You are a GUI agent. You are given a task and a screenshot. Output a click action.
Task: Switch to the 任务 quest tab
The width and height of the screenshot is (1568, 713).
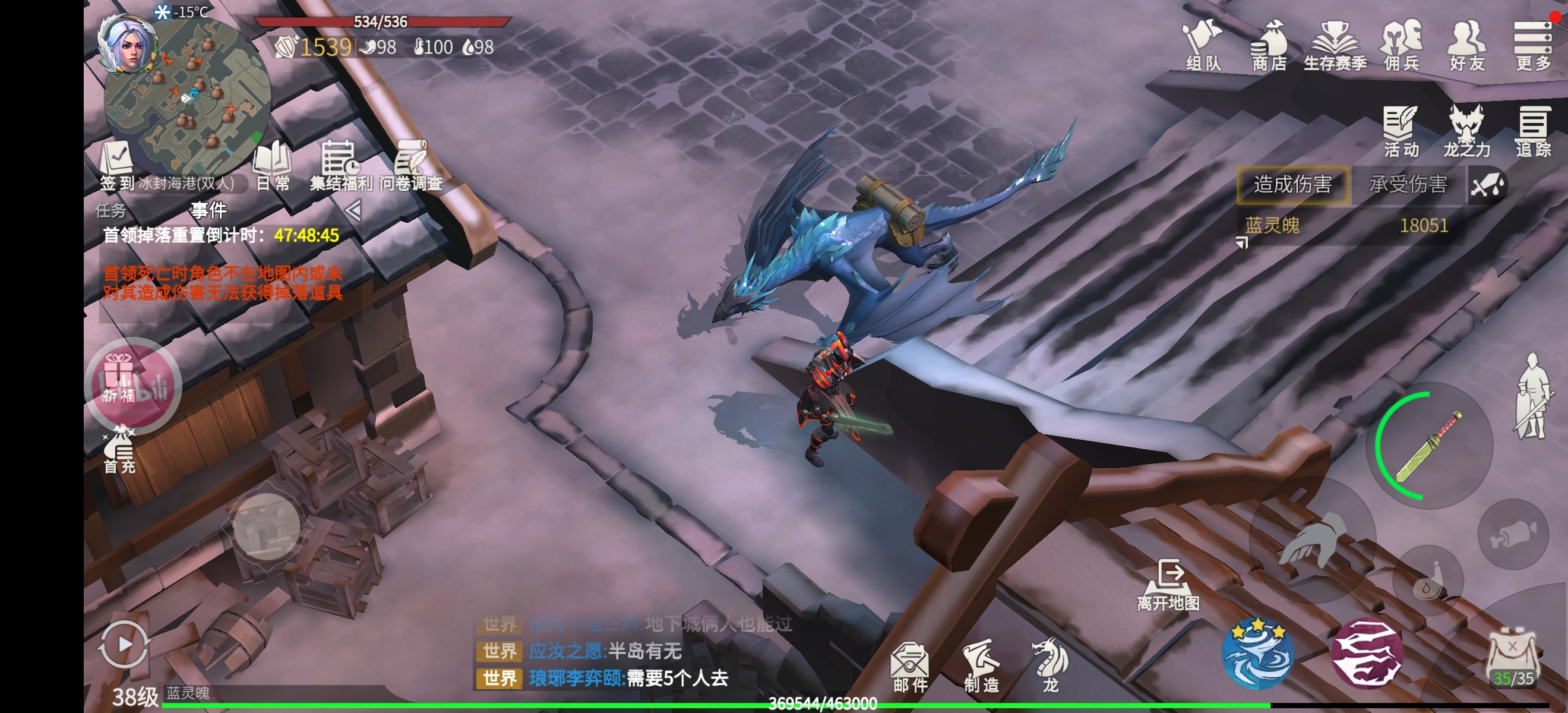tap(111, 211)
